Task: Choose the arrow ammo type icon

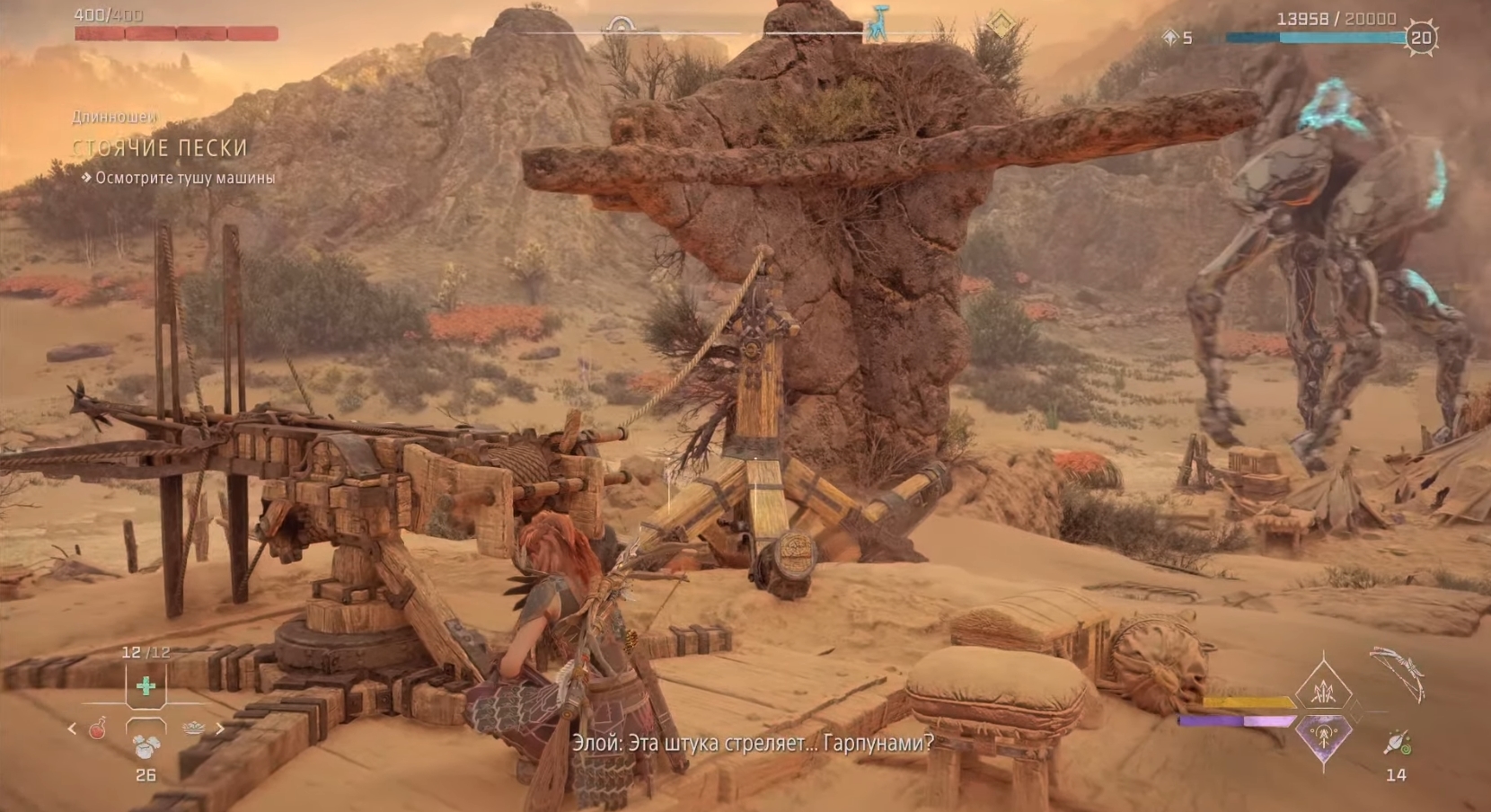Action: coord(1397,744)
